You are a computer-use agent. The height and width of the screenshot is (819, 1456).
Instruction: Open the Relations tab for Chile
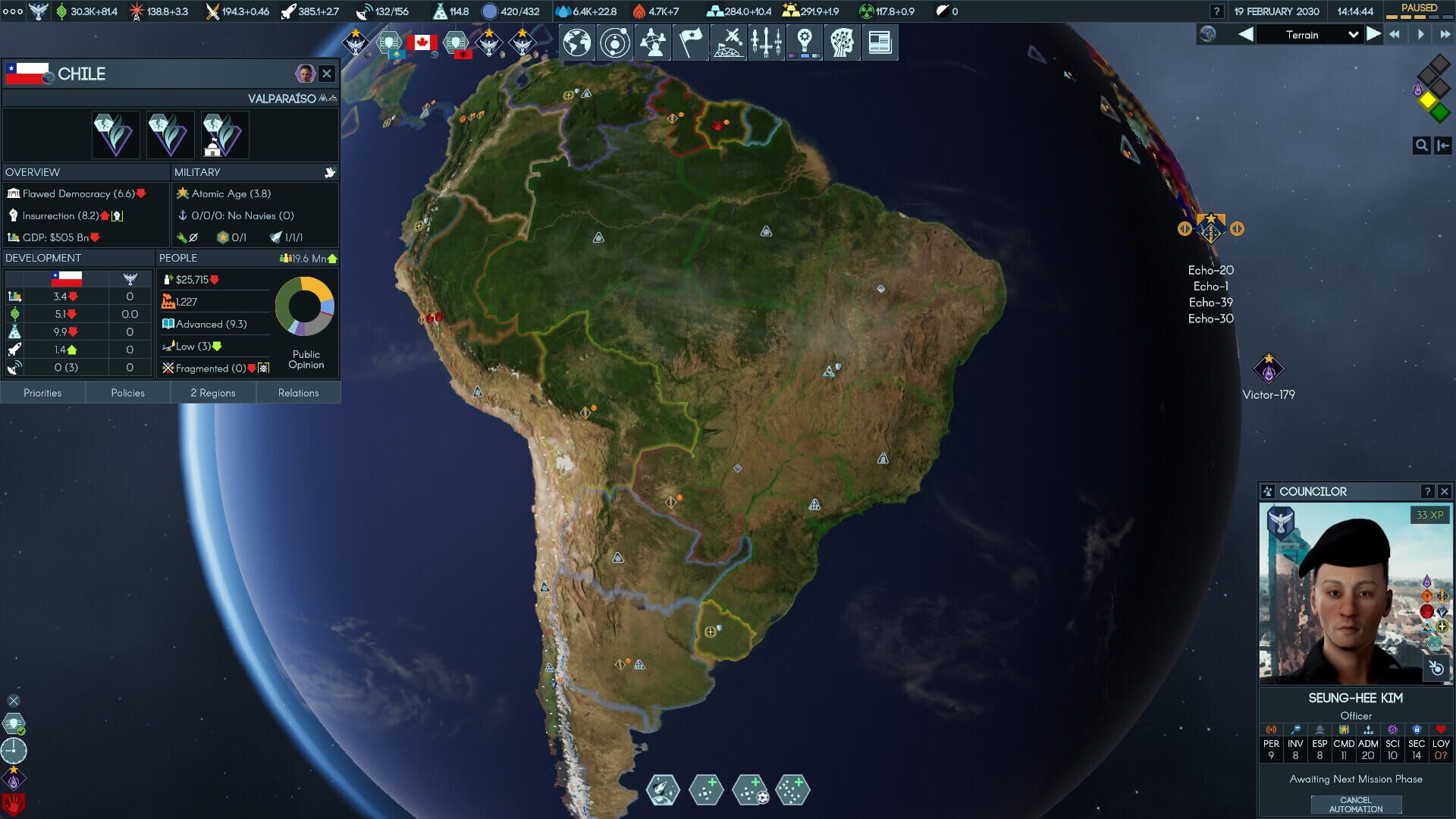point(298,393)
